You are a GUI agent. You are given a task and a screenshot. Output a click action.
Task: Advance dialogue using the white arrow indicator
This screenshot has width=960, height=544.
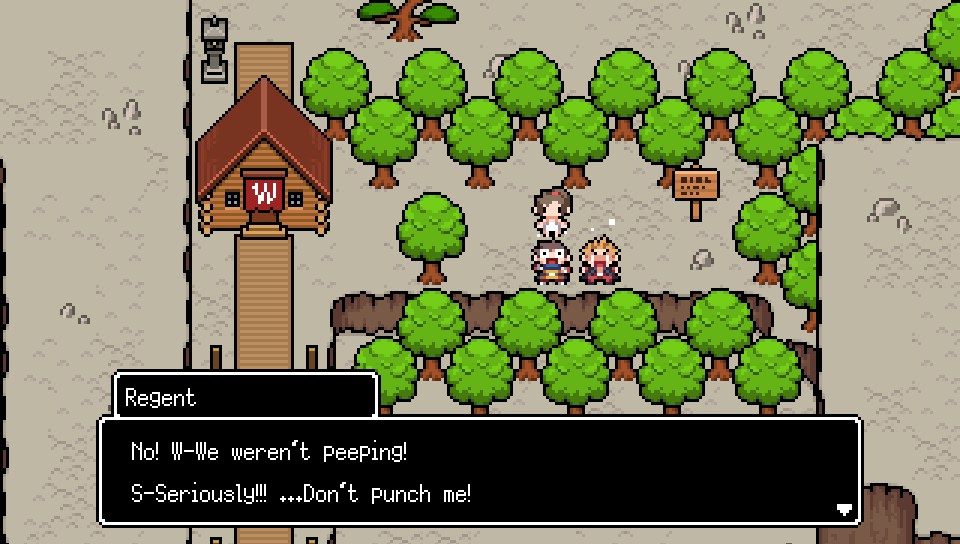(x=844, y=510)
